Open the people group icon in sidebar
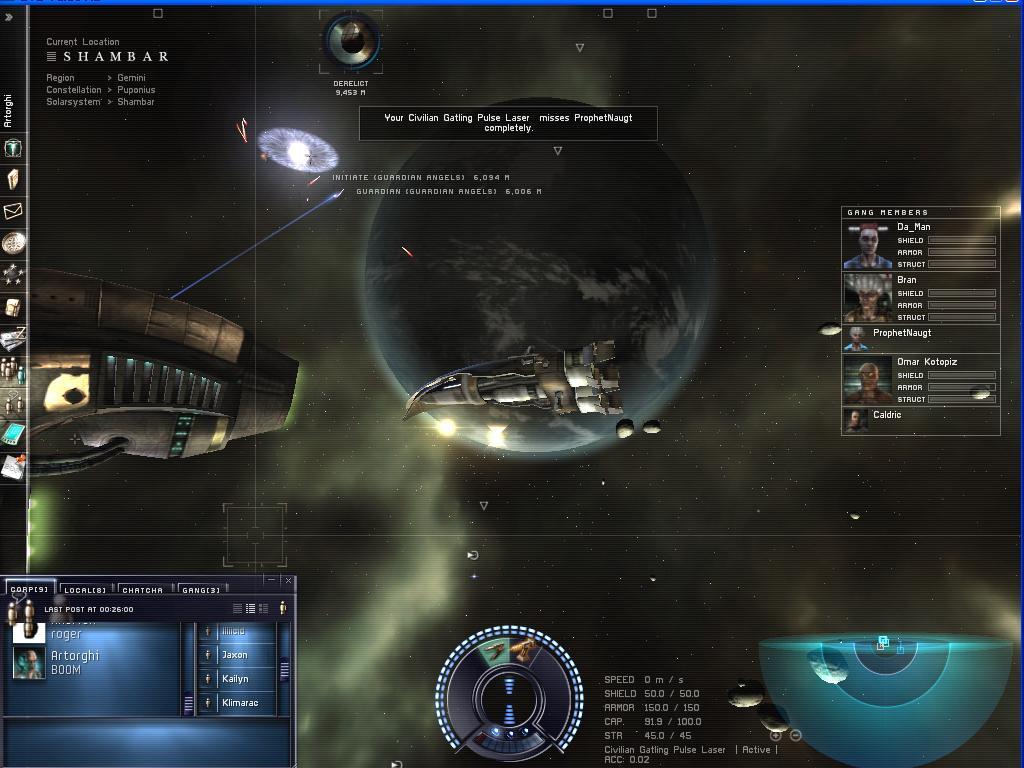 tap(13, 370)
